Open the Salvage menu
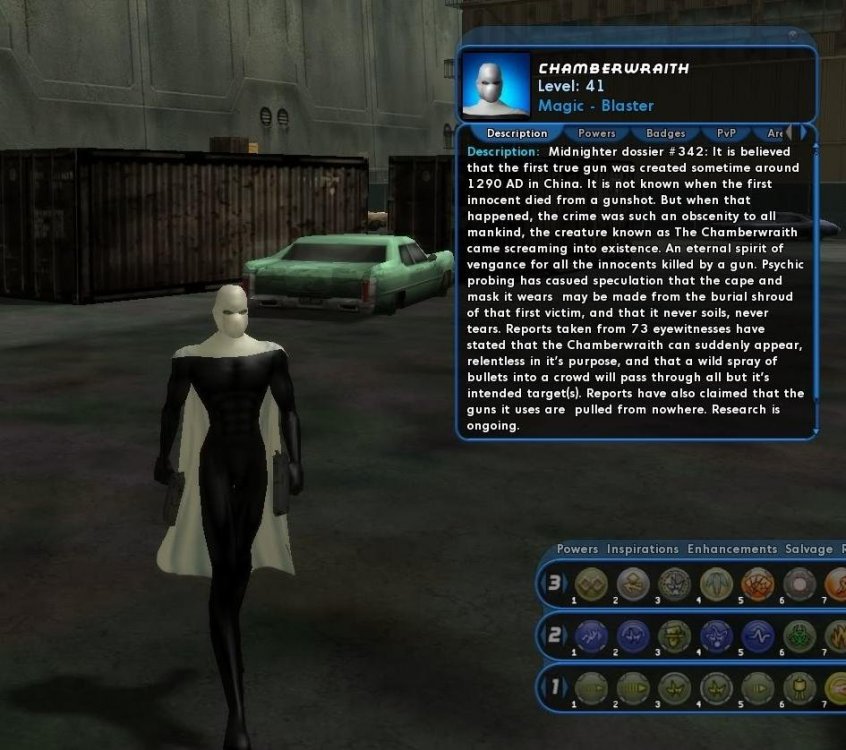The width and height of the screenshot is (846, 750). (809, 549)
